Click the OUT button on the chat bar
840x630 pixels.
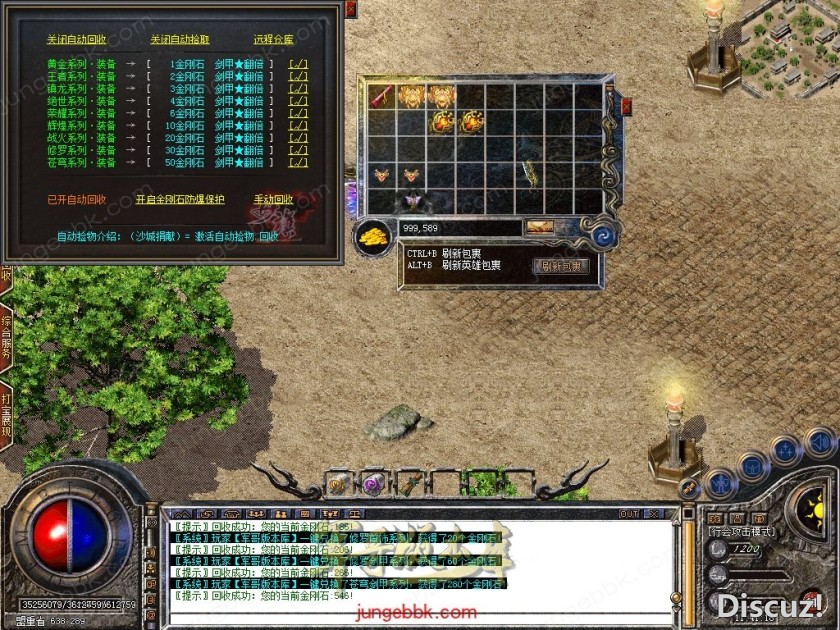coord(628,514)
